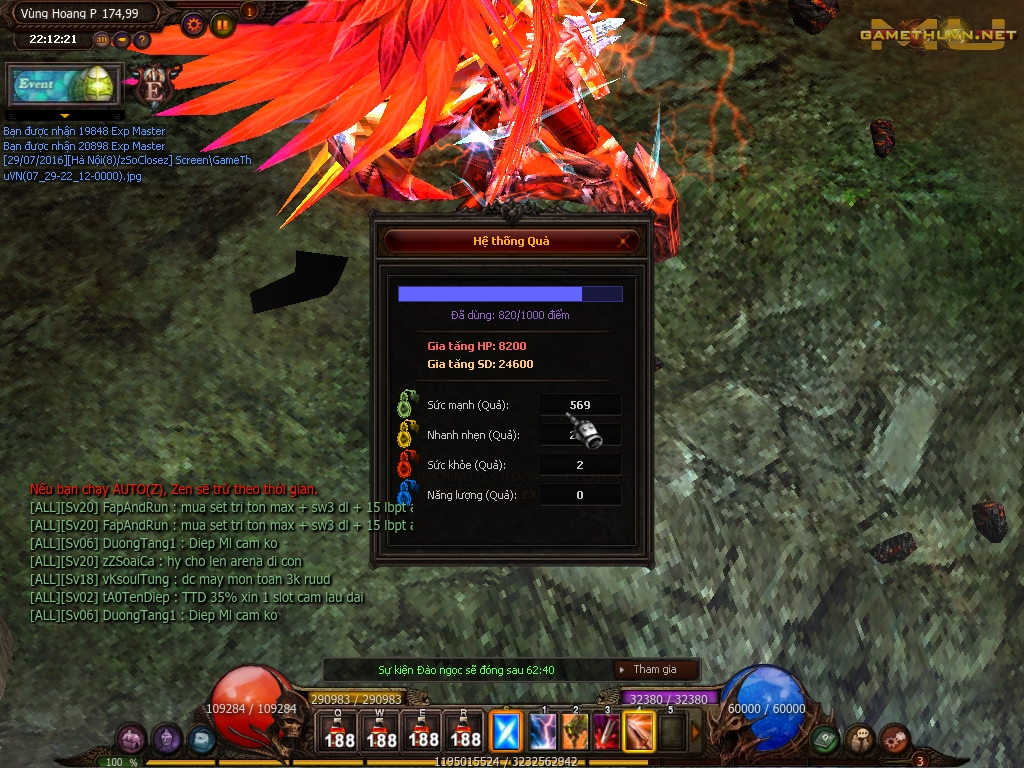Close the Hệ thống Quả window
The width and height of the screenshot is (1024, 768).
(x=623, y=241)
